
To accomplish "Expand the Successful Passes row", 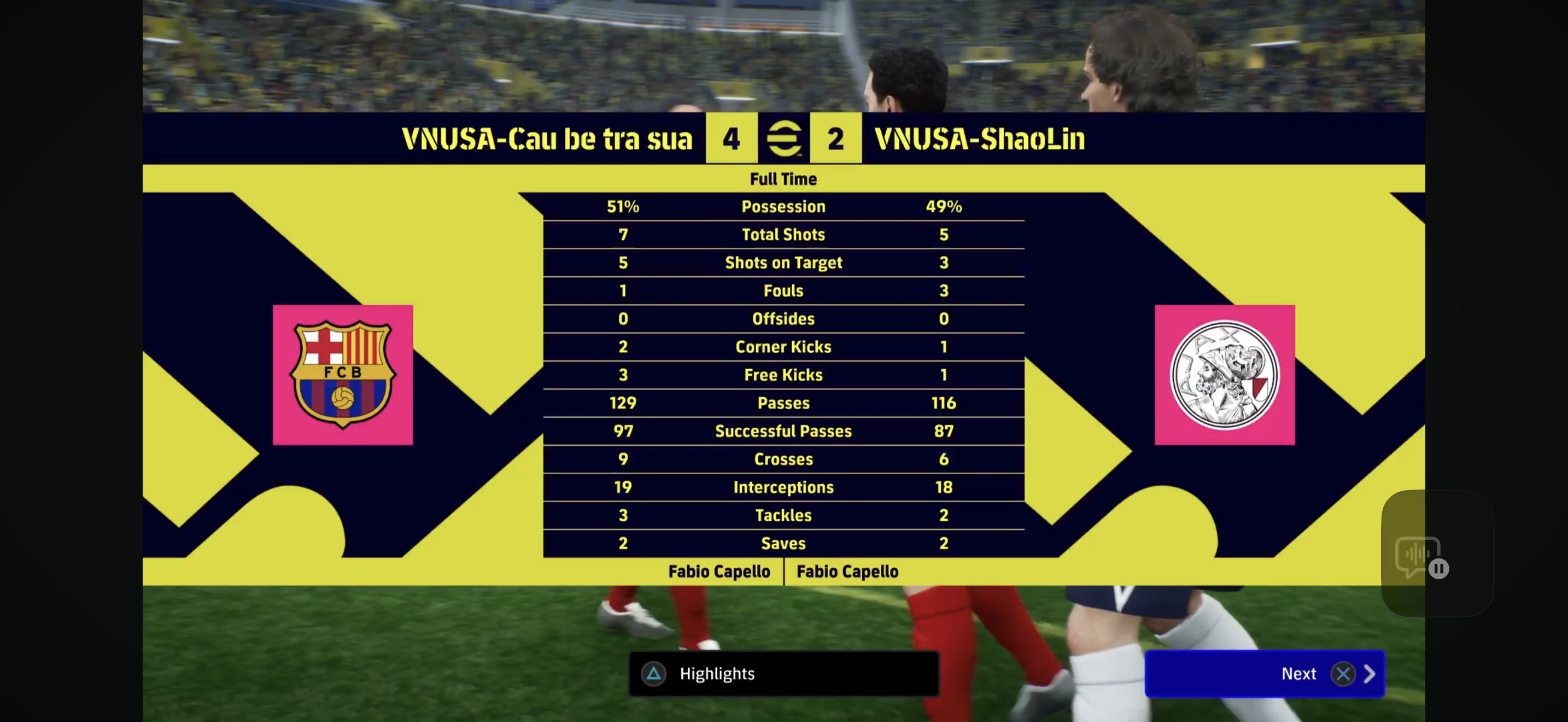I will [x=783, y=431].
